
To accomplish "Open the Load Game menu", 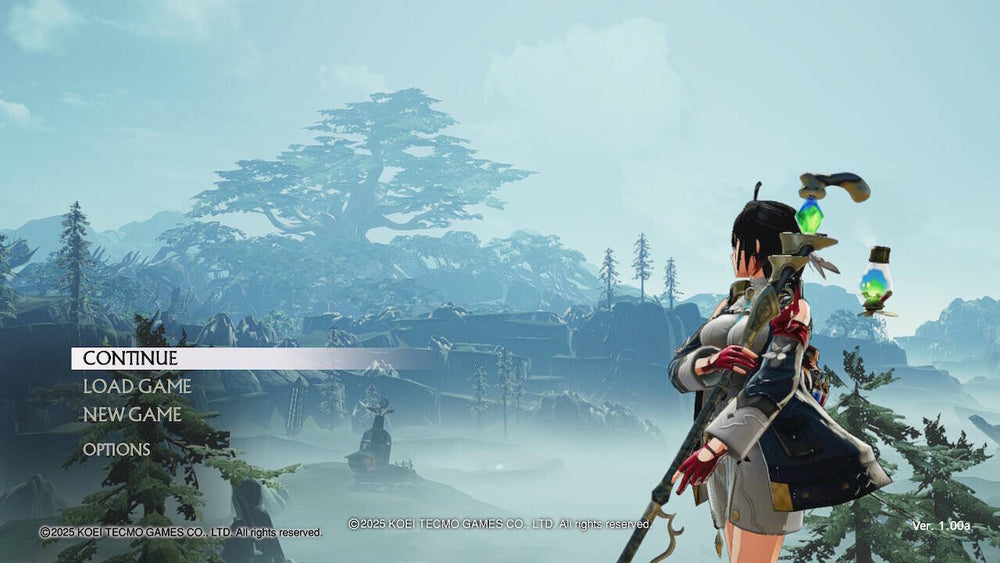I will click(137, 386).
